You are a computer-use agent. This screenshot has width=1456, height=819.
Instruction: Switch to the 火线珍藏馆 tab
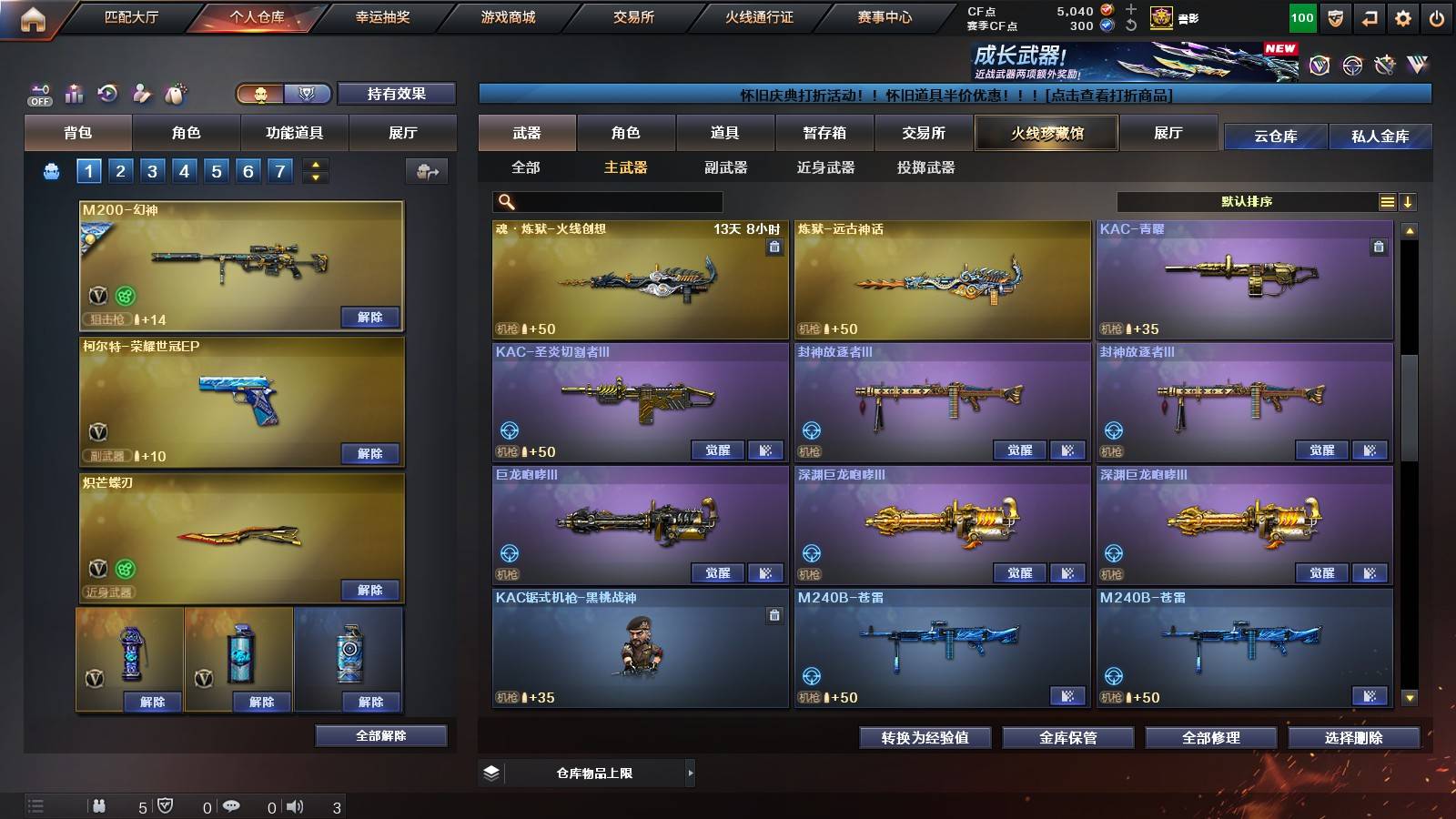[1046, 133]
